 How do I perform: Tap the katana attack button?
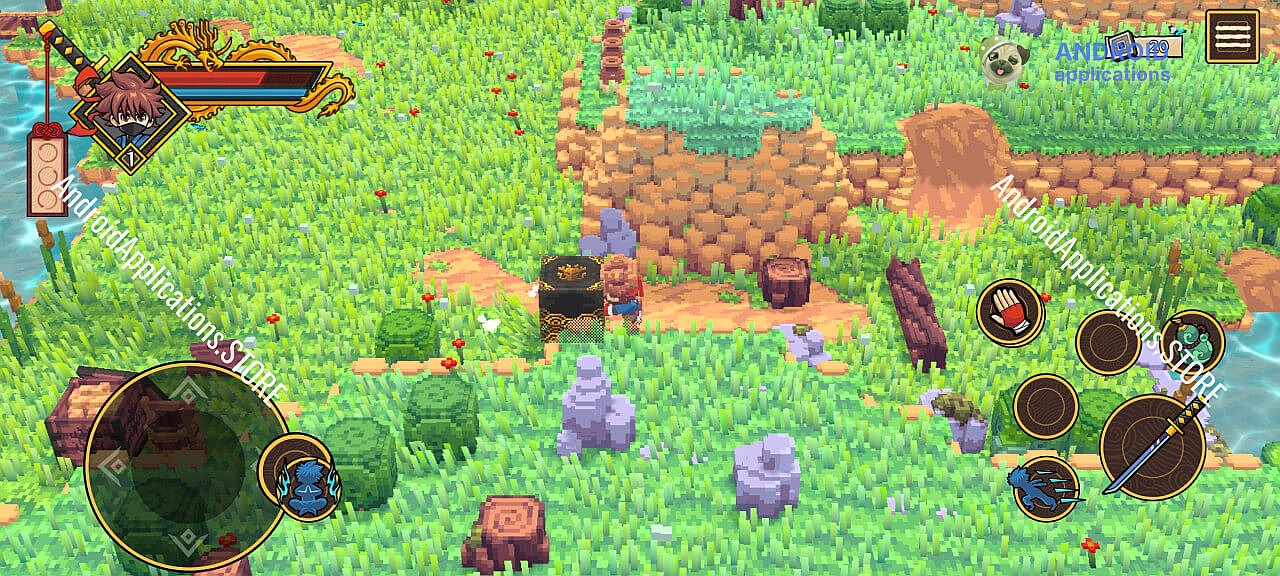click(1152, 447)
